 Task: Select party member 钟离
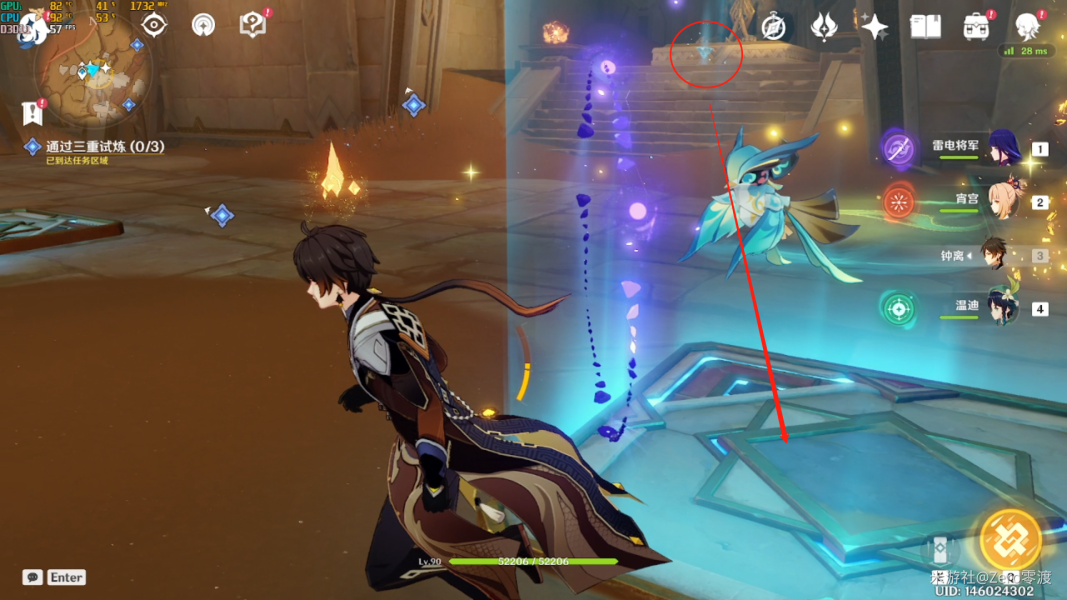click(x=993, y=255)
